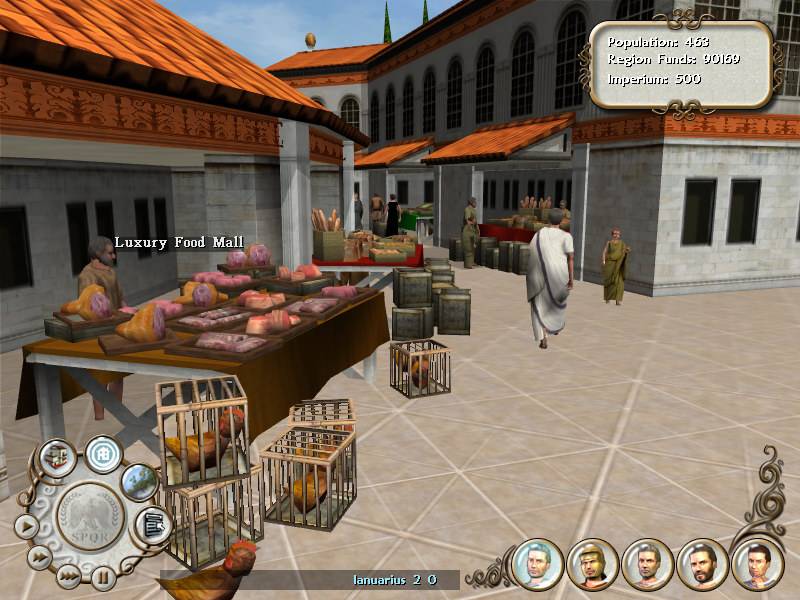Set game speed to normal play

point(26,526)
